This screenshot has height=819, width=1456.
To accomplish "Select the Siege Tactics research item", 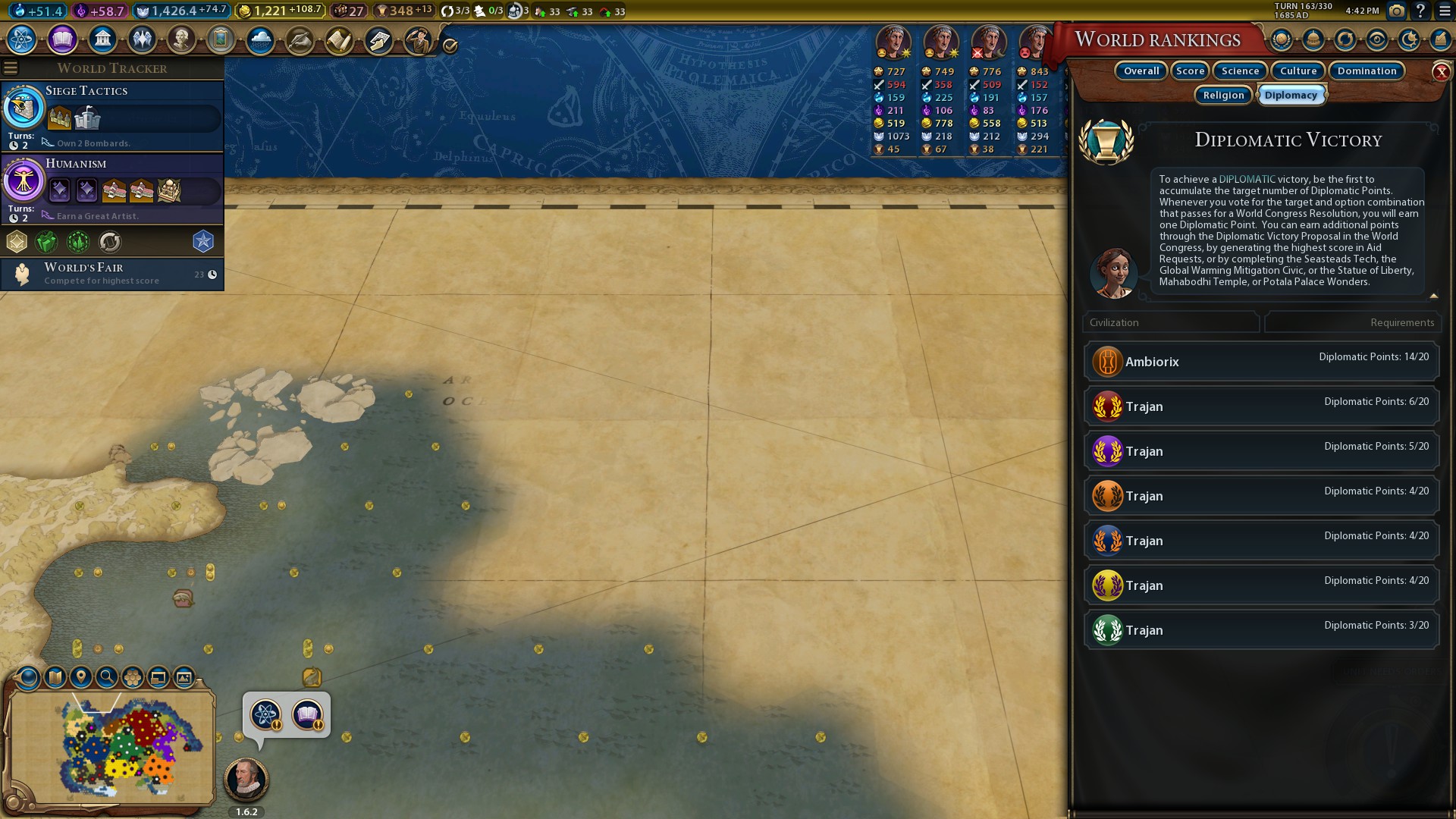I will coord(112,115).
